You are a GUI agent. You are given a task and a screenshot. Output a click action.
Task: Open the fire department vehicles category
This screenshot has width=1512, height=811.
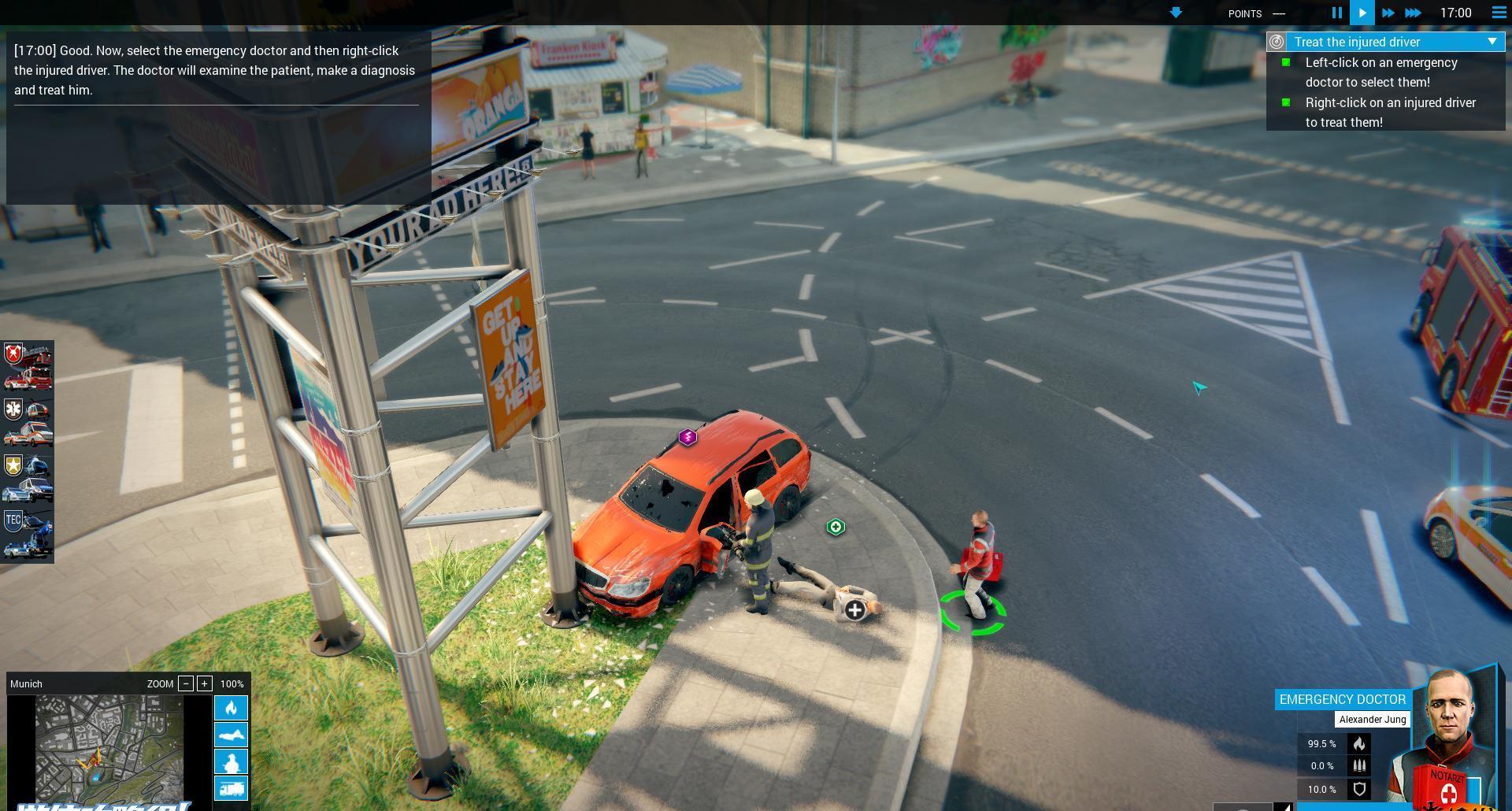pyautogui.click(x=28, y=368)
